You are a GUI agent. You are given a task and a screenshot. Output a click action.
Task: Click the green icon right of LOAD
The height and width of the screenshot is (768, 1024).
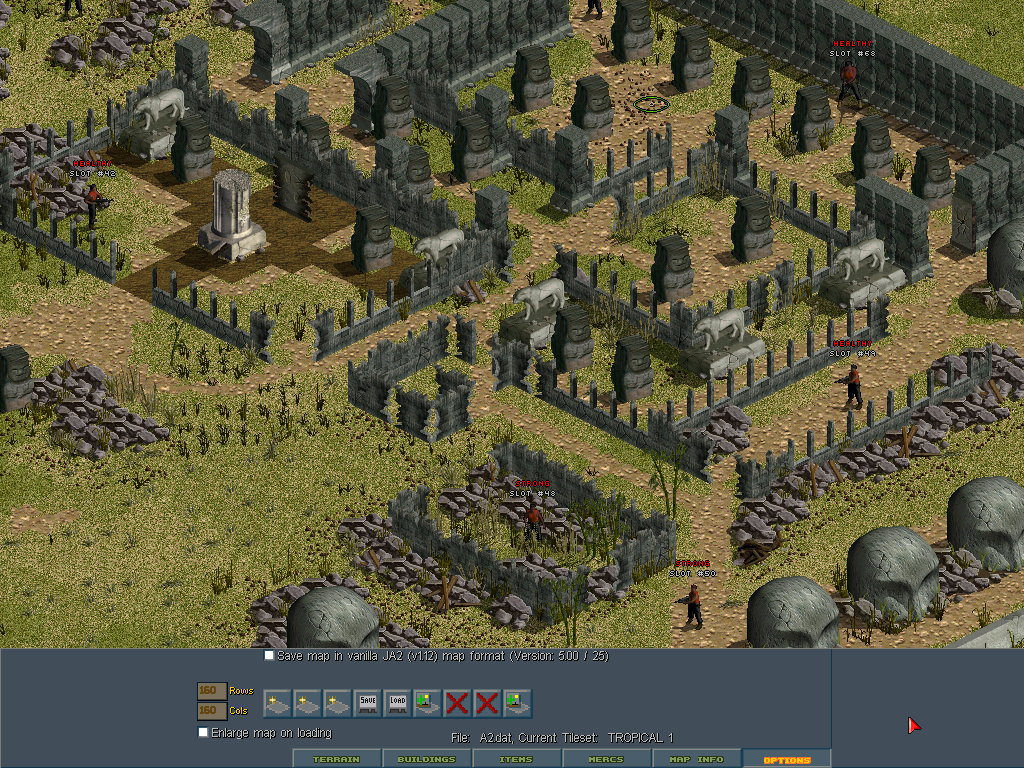[427, 703]
